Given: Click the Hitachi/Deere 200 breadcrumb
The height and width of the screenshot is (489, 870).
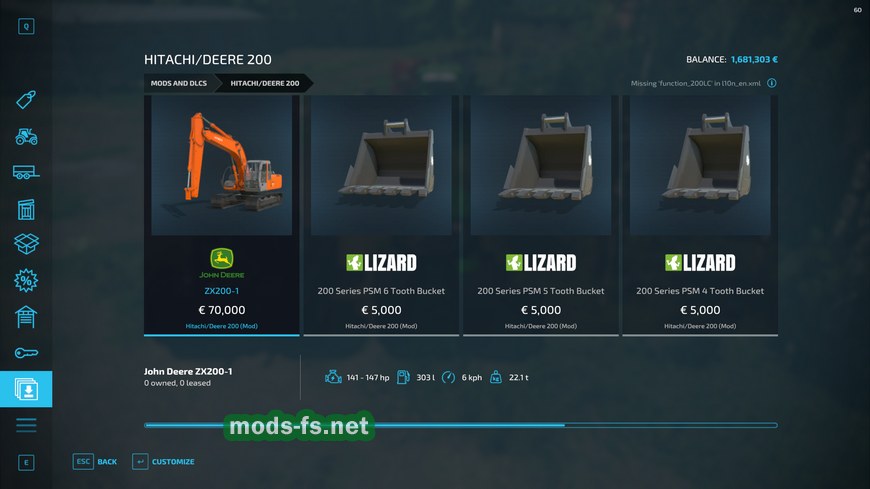Looking at the screenshot, I should click(265, 83).
